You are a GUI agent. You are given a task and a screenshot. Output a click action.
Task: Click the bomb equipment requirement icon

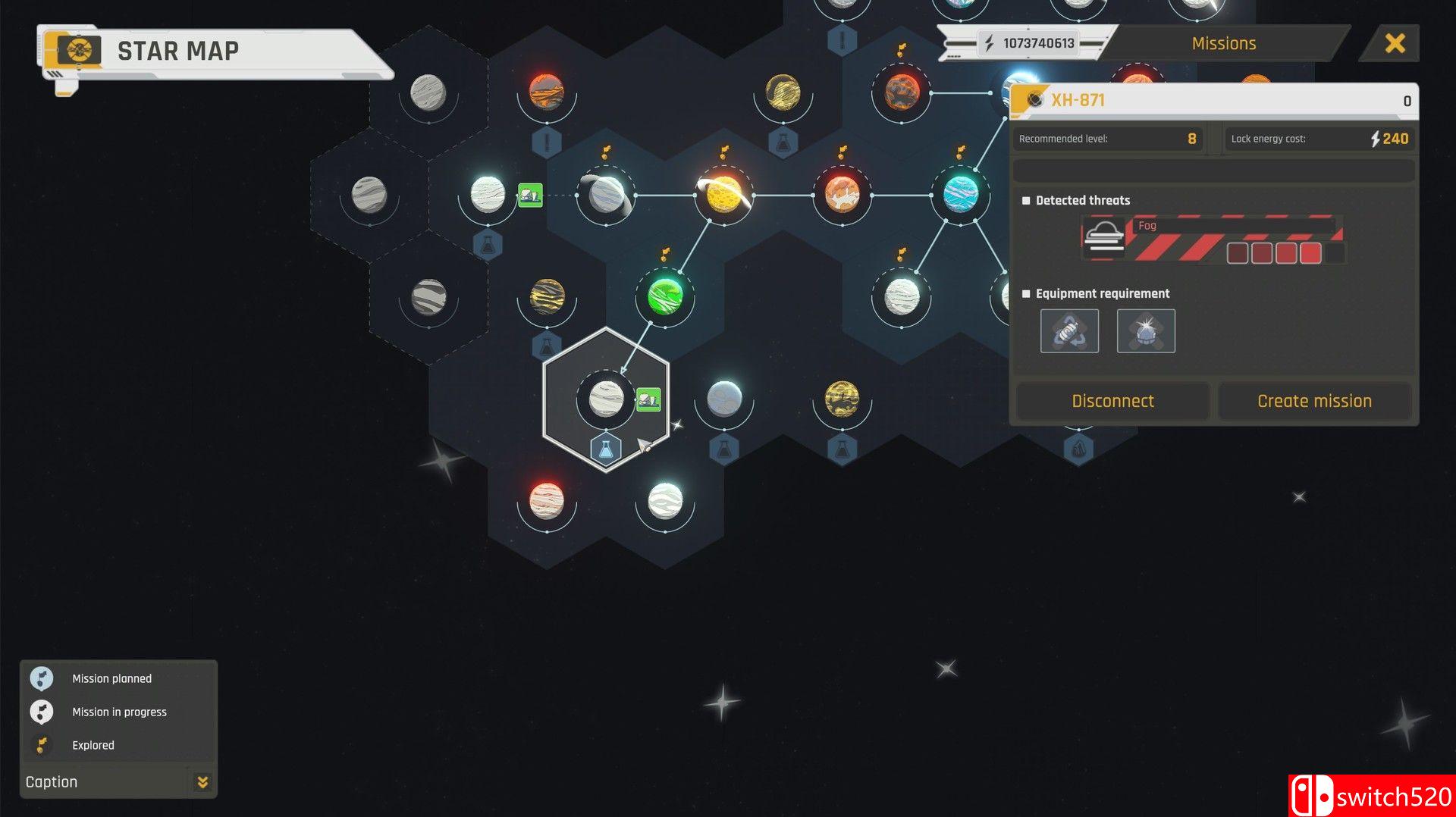[1146, 330]
